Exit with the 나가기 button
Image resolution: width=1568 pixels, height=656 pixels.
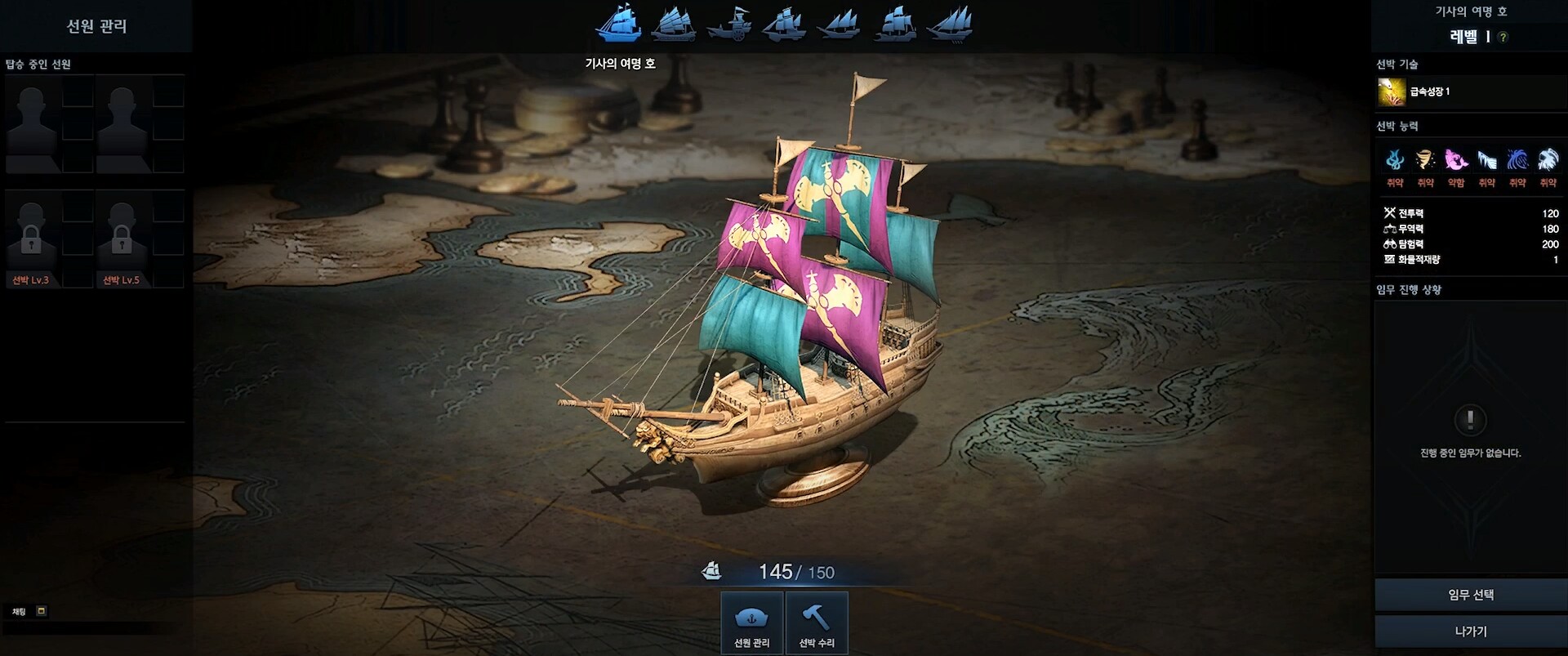click(x=1470, y=631)
